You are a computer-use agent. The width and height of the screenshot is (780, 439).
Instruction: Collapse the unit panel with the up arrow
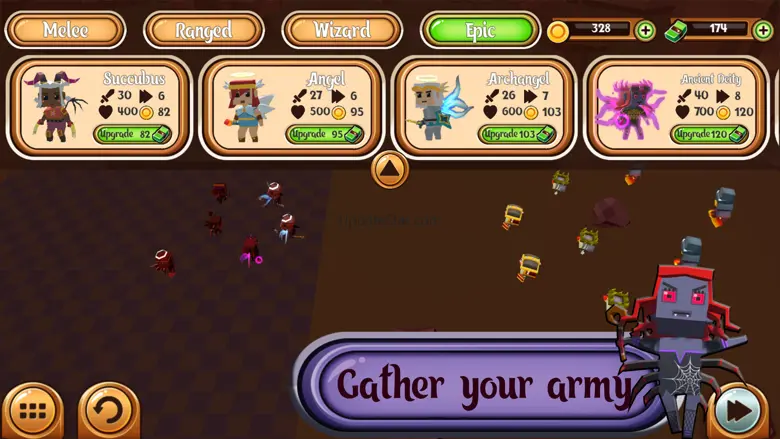pos(390,169)
